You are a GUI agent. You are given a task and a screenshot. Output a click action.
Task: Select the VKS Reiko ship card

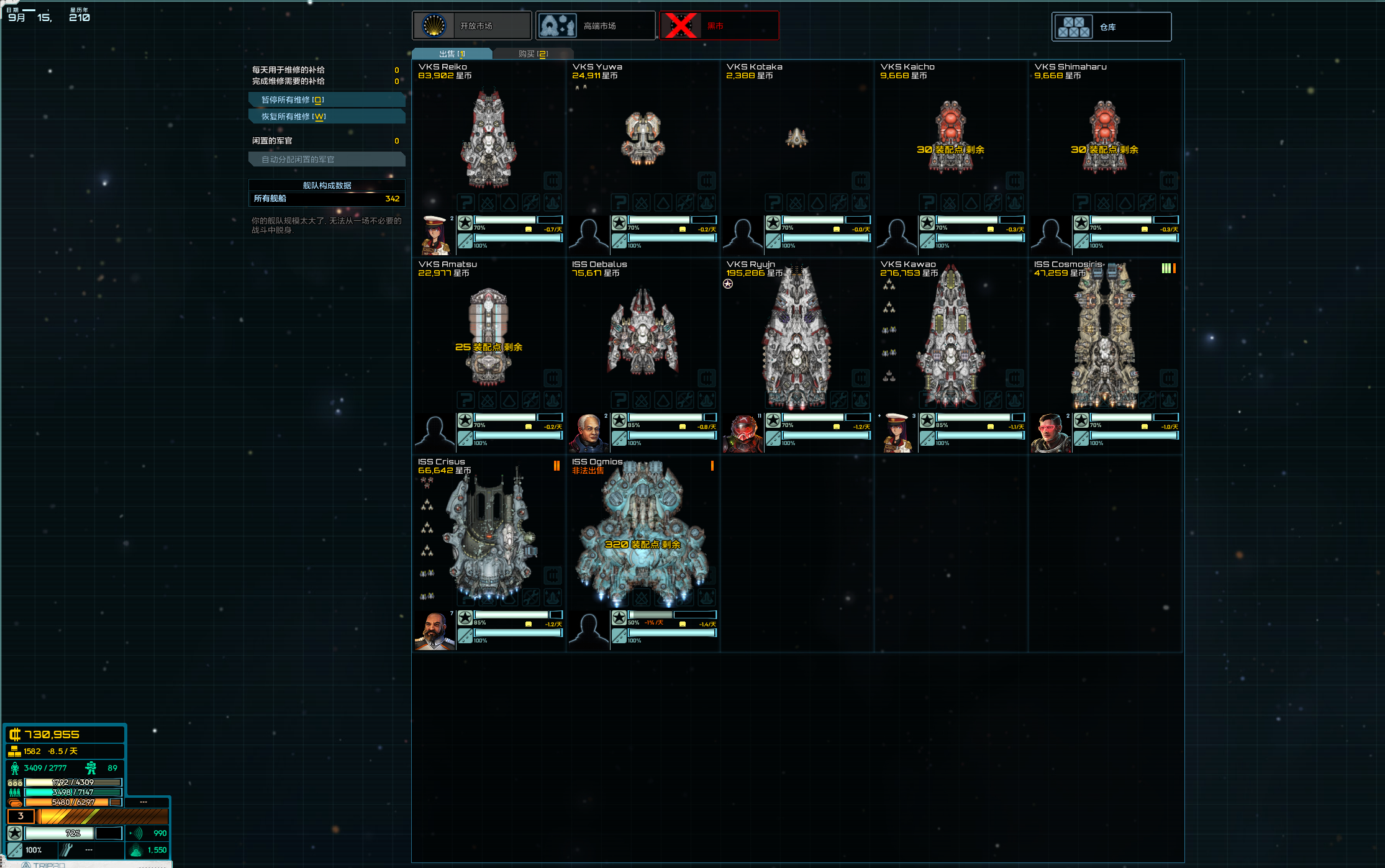click(489, 140)
